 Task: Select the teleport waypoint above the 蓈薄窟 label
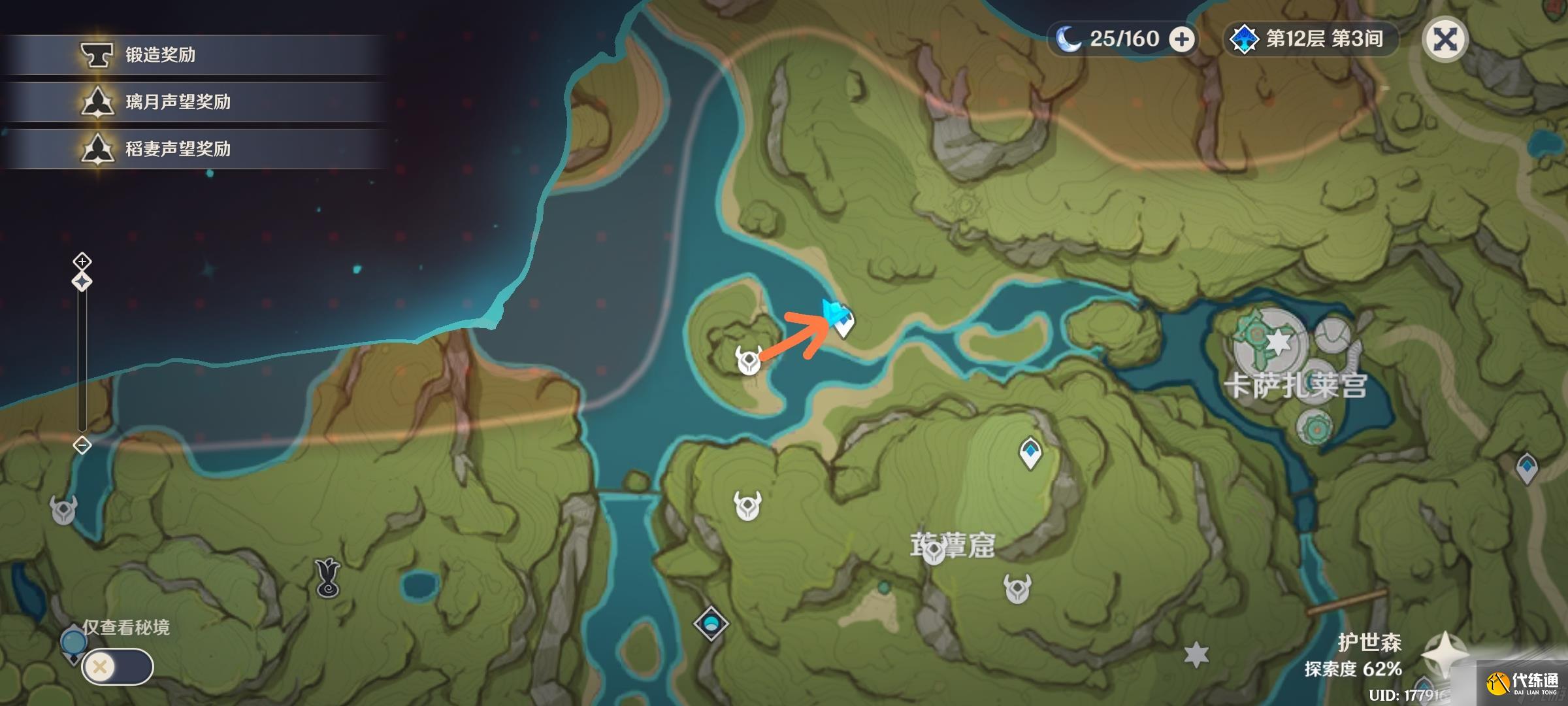pyautogui.click(x=1030, y=452)
